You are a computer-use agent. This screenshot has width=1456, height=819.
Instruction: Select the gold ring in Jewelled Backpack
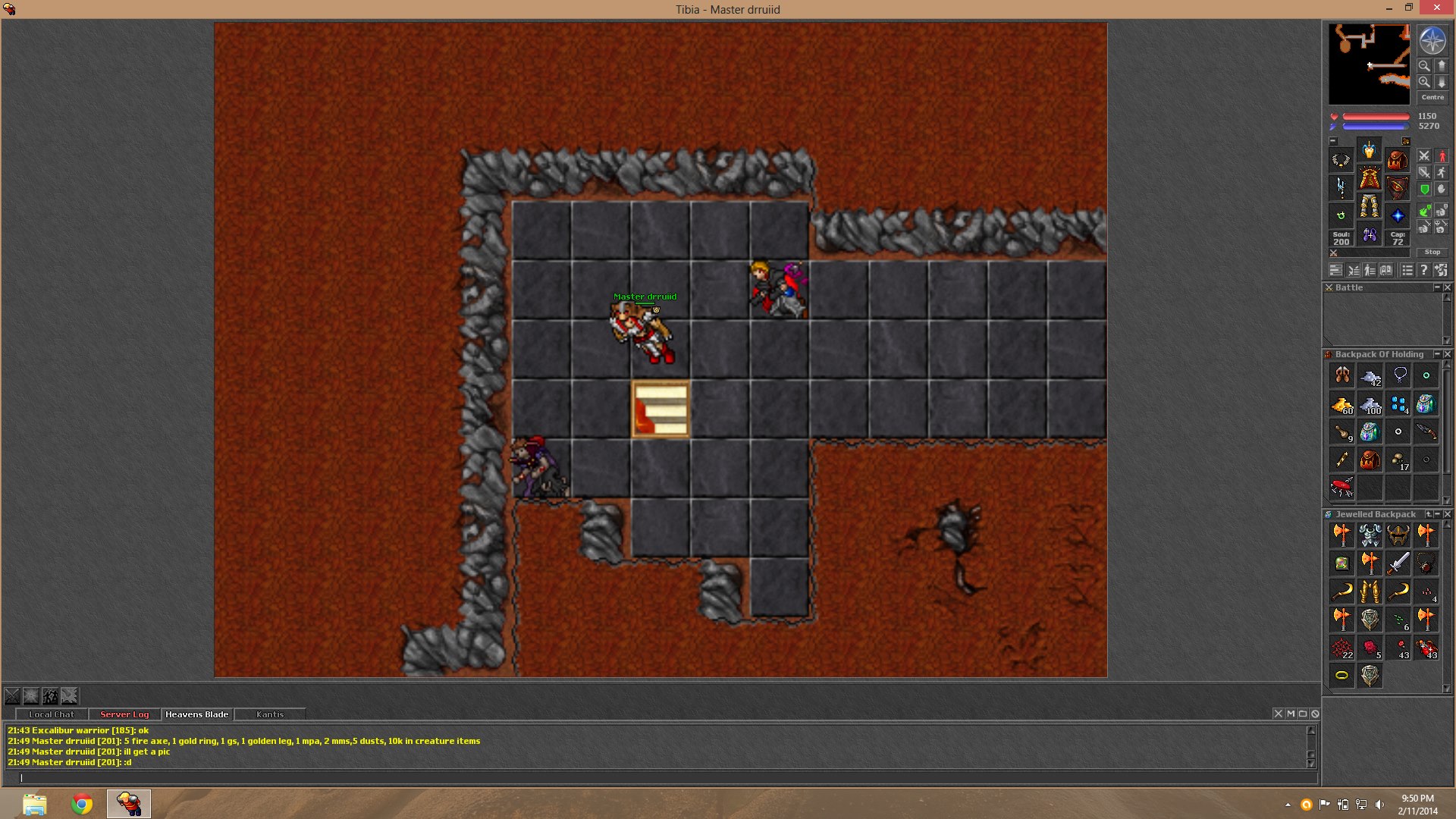click(1341, 675)
